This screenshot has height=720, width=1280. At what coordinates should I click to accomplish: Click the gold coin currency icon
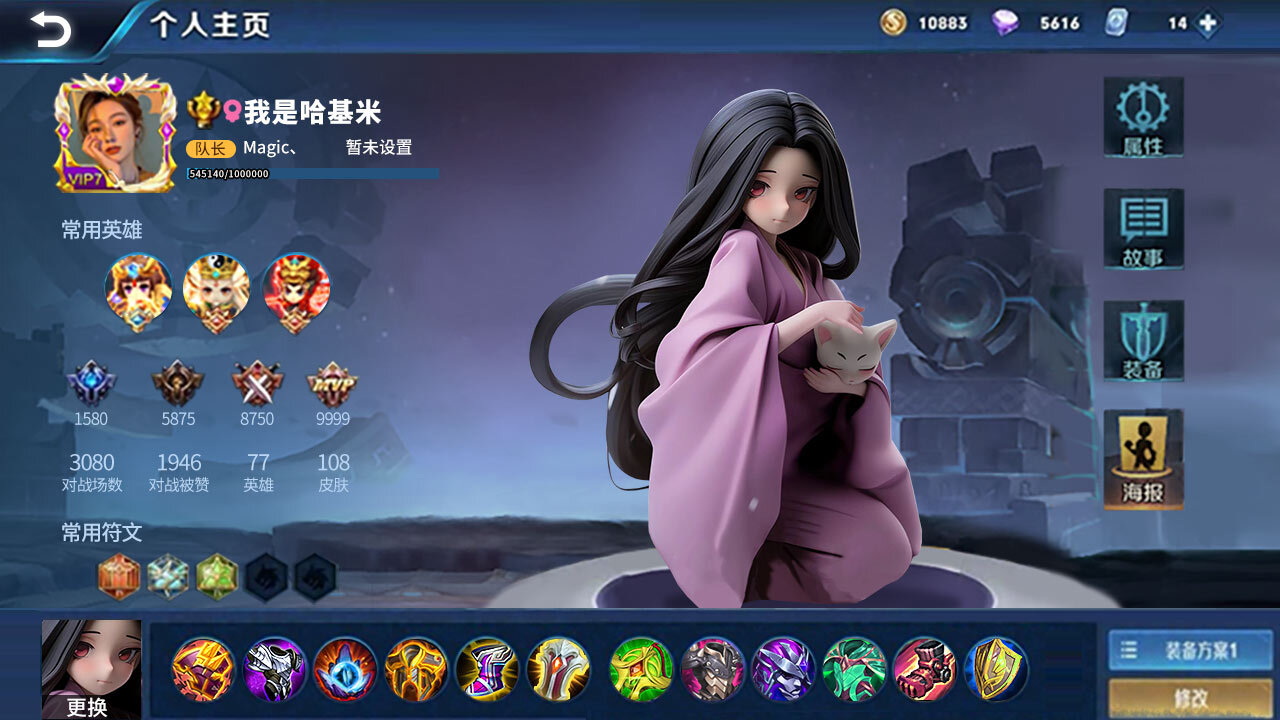[x=893, y=23]
